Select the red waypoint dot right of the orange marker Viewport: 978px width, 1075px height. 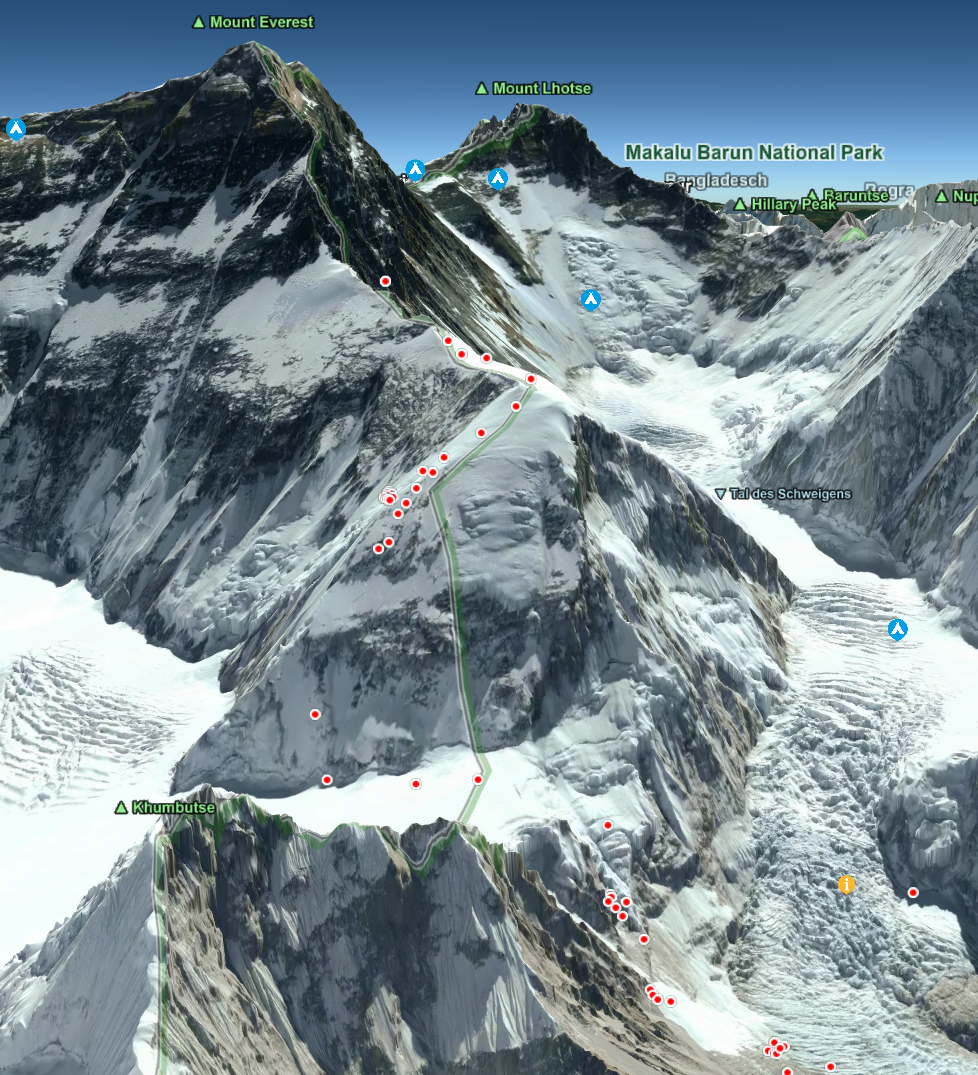click(x=913, y=892)
